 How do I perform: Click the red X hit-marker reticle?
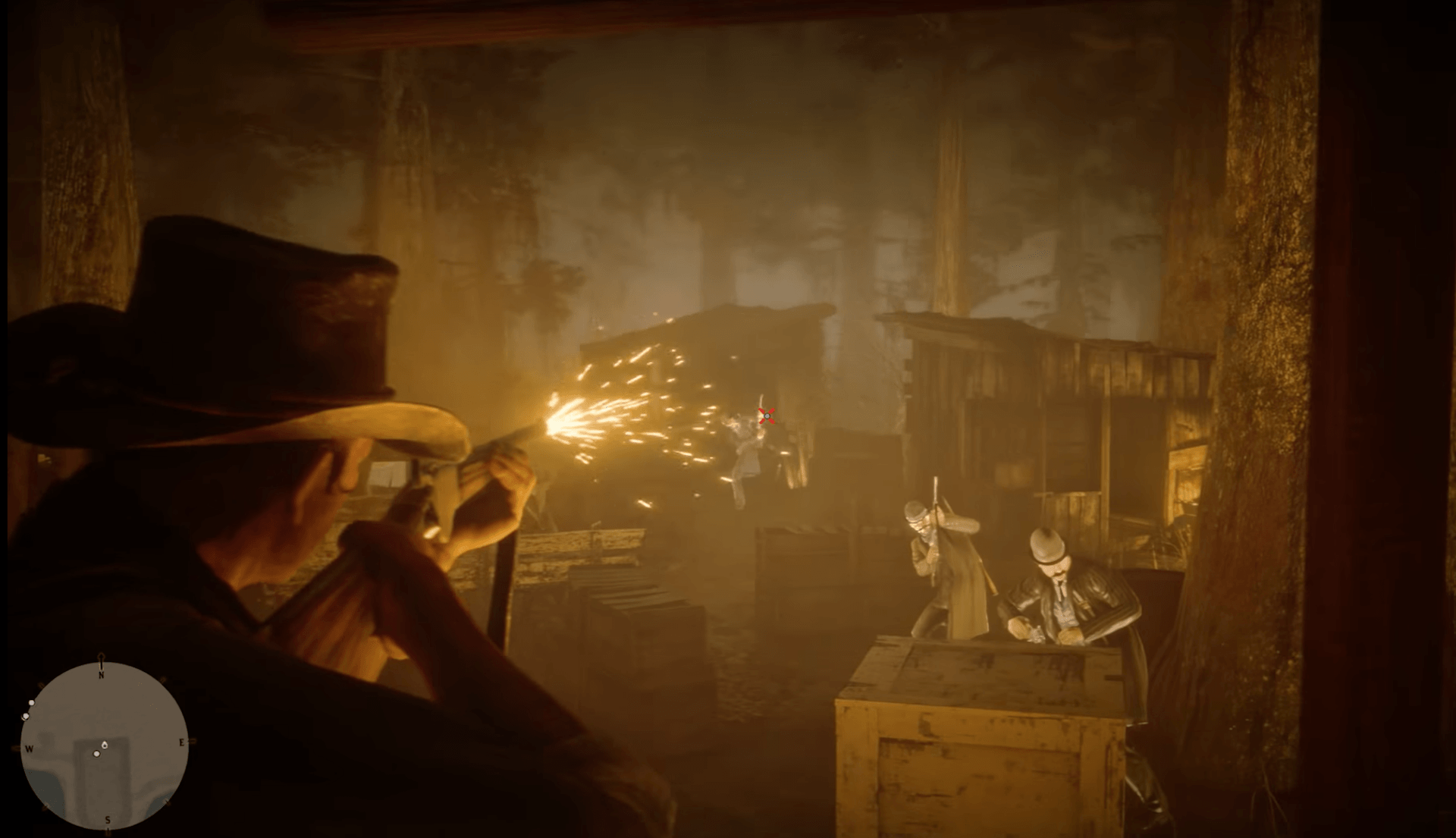click(765, 416)
